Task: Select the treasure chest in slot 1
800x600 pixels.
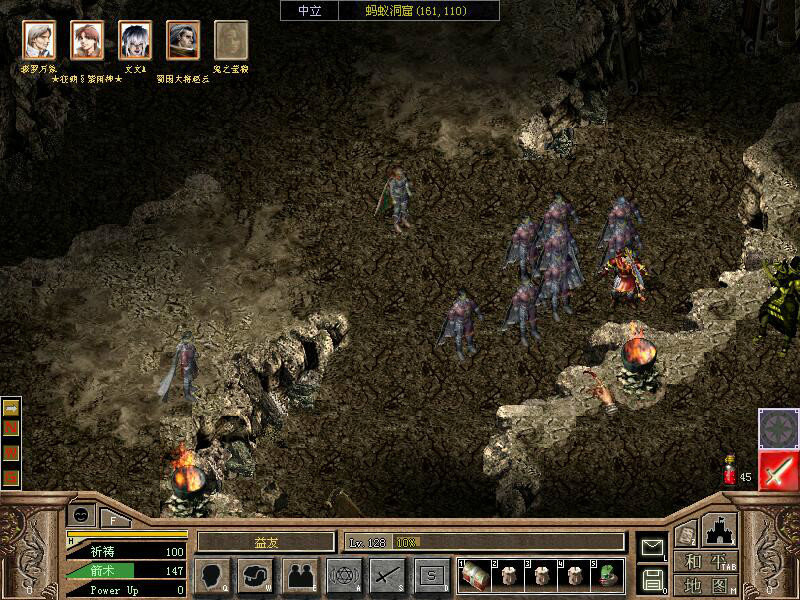Action: click(x=474, y=575)
